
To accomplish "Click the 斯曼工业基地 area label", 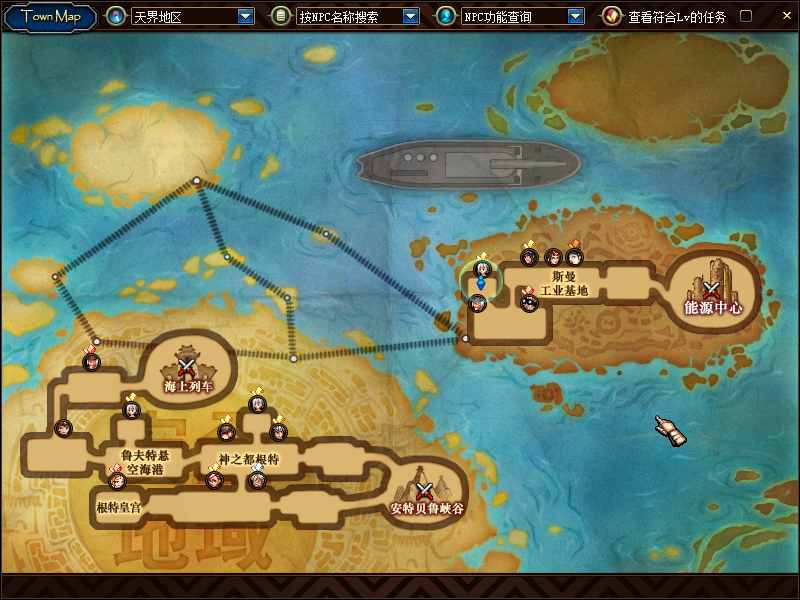I will tap(564, 283).
